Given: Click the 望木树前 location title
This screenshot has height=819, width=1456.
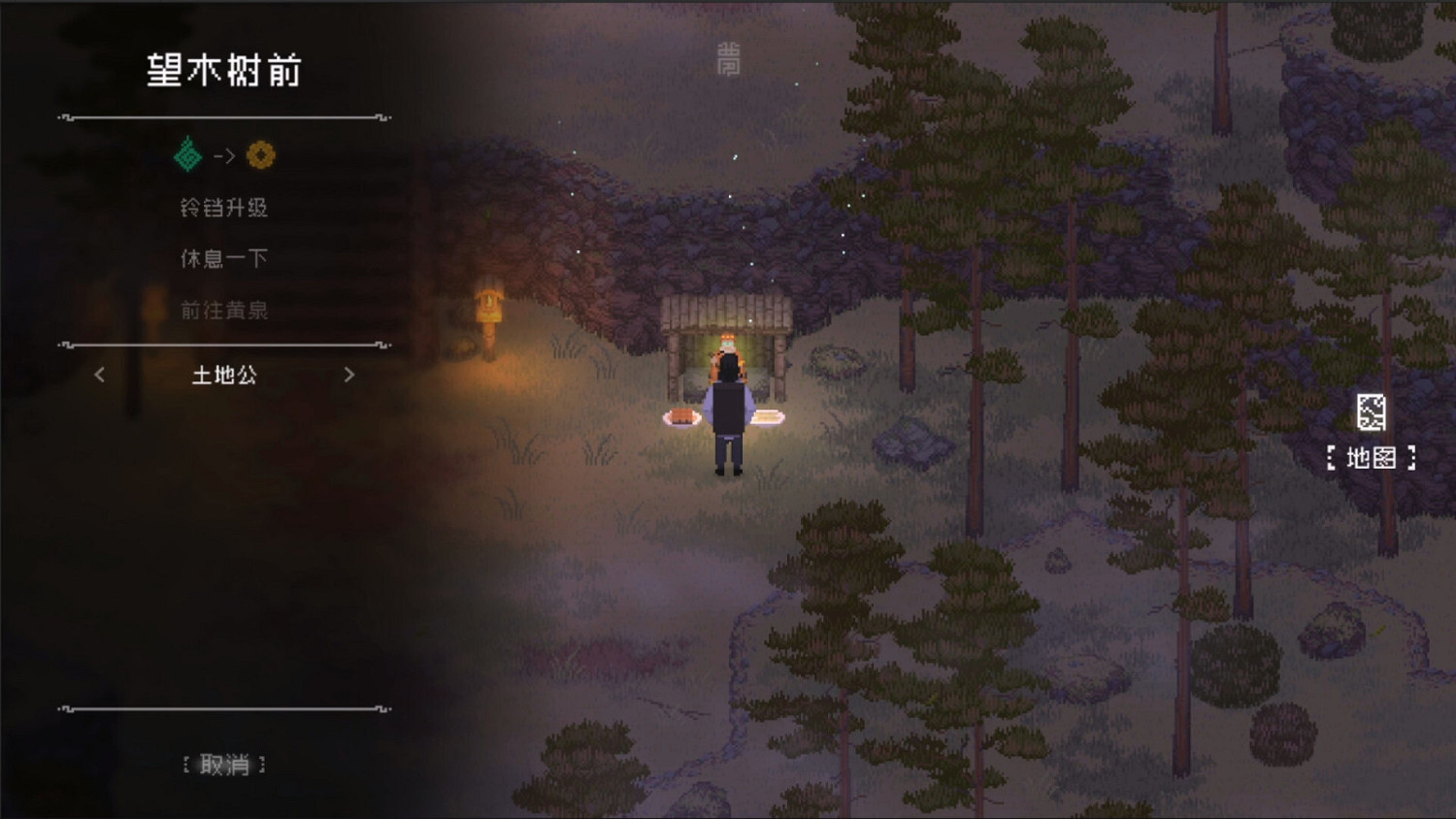Looking at the screenshot, I should tap(225, 69).
